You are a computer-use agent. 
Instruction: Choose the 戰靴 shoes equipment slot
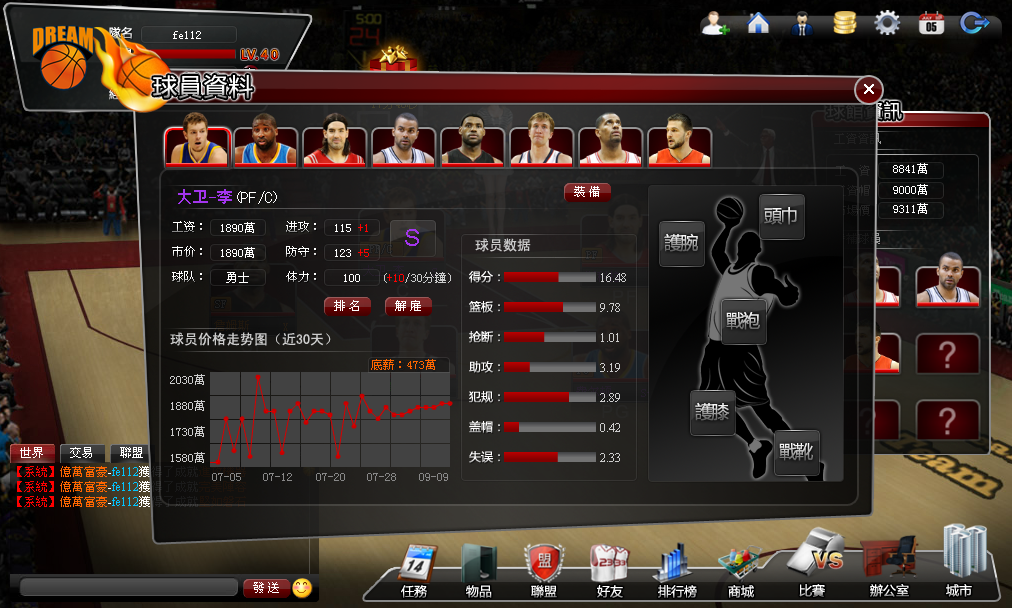[x=797, y=452]
